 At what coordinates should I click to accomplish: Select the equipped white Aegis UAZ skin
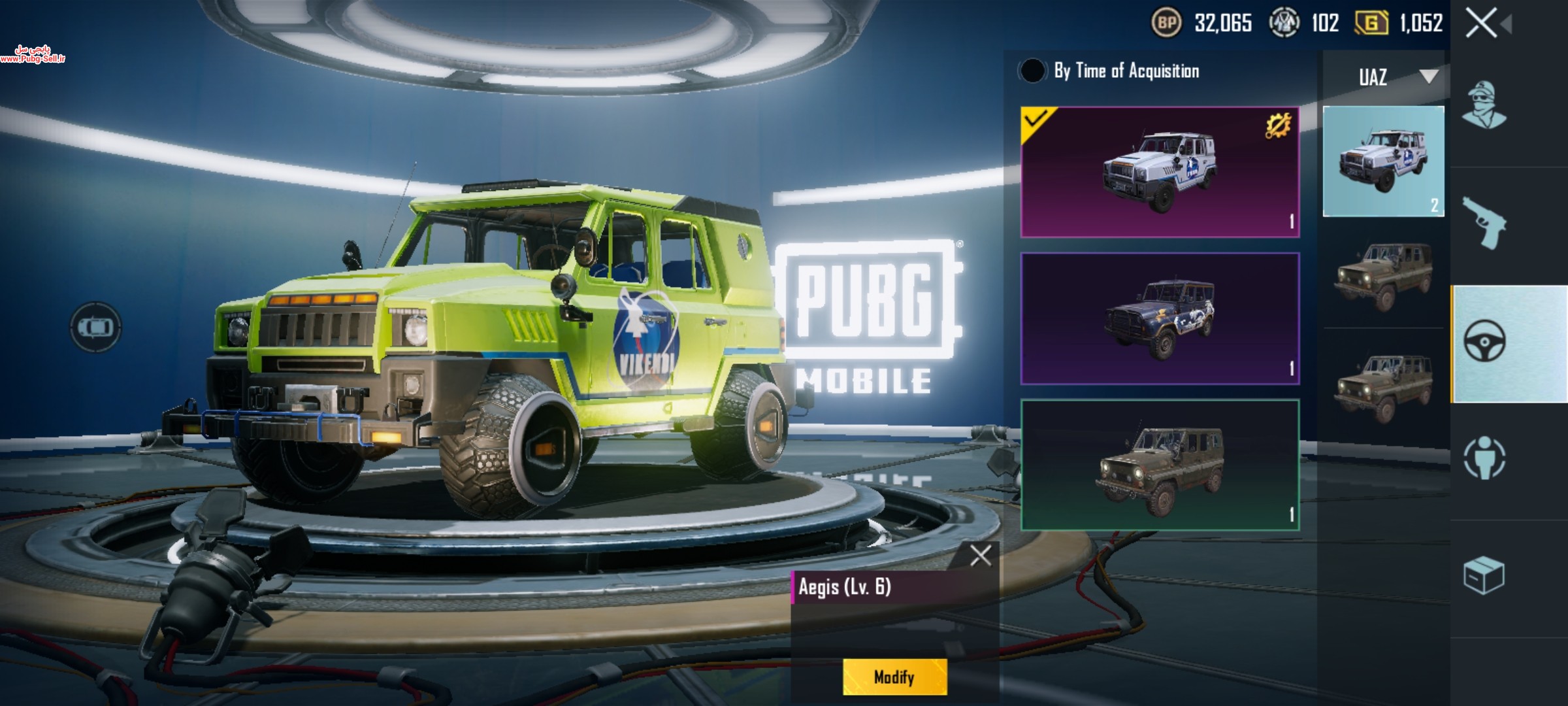click(x=1159, y=173)
